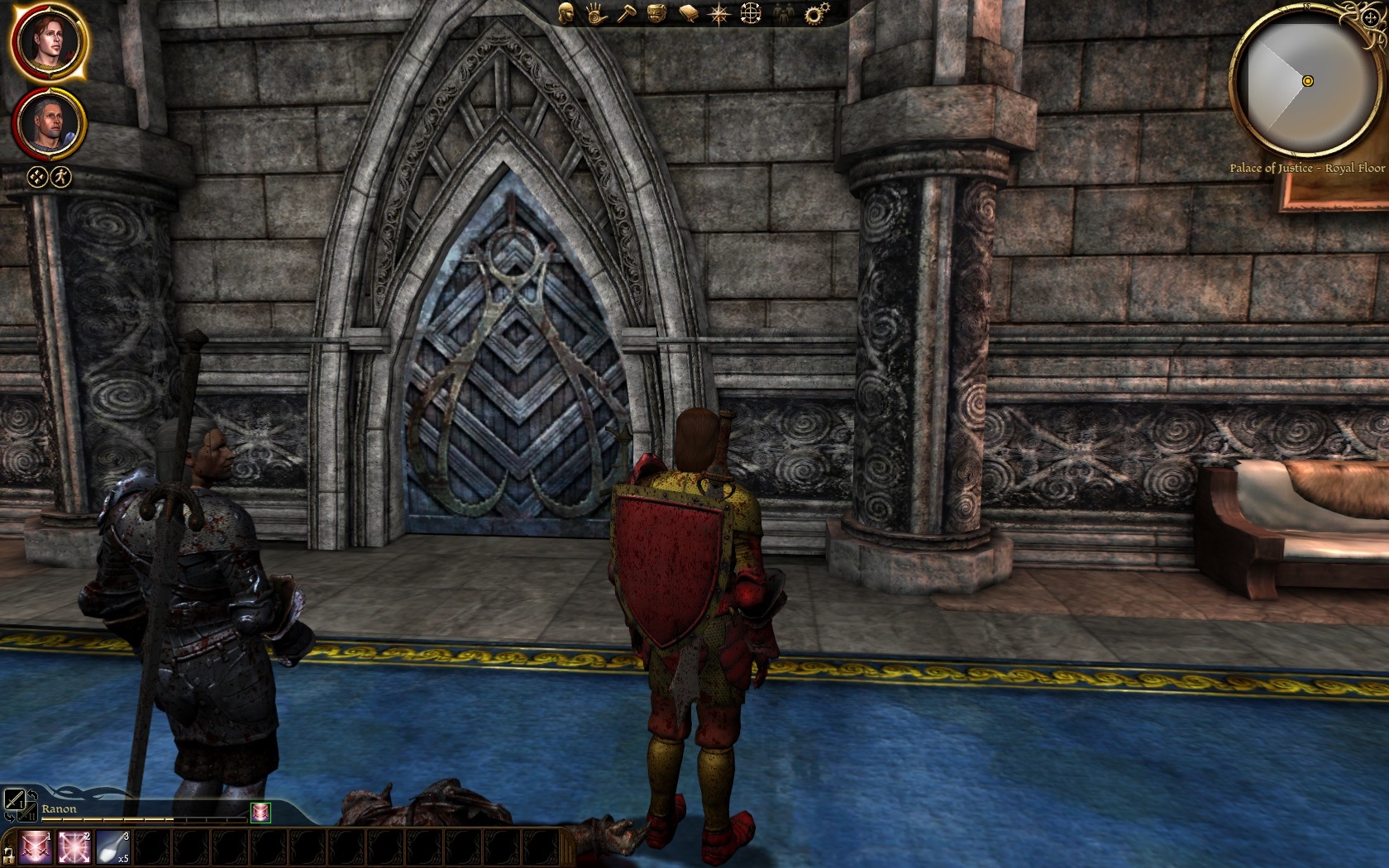Open the spells and talents hand icon
The image size is (1389, 868).
pyautogui.click(x=595, y=13)
